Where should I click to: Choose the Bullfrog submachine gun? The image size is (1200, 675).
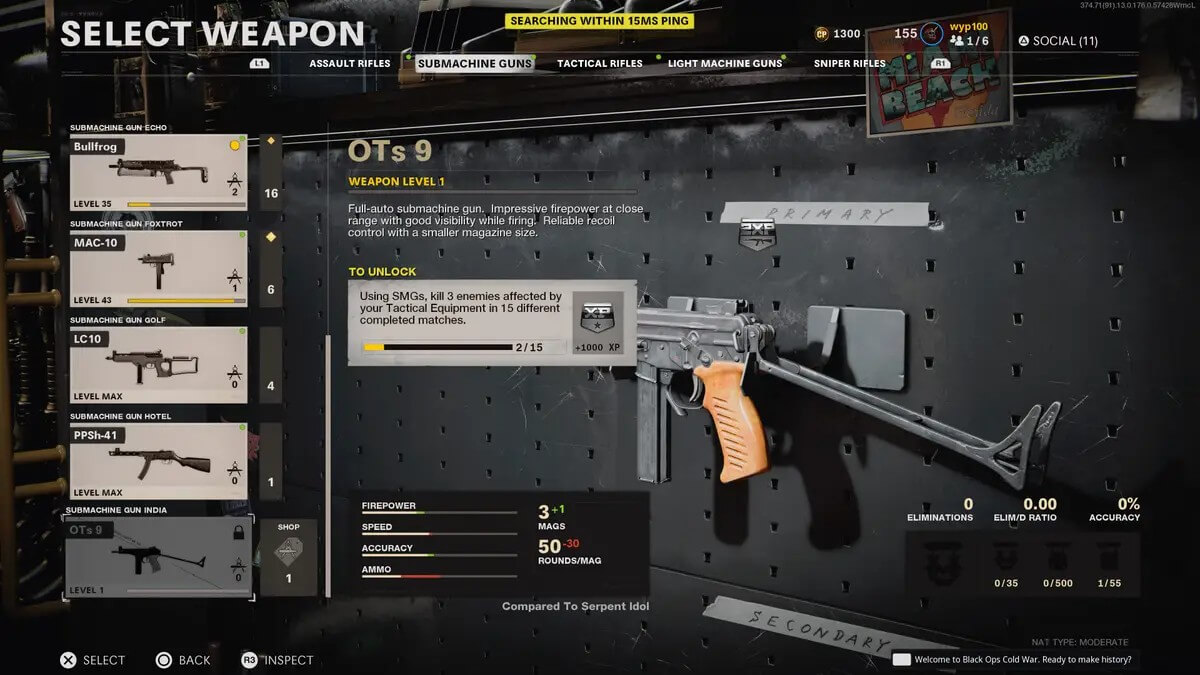tap(158, 173)
